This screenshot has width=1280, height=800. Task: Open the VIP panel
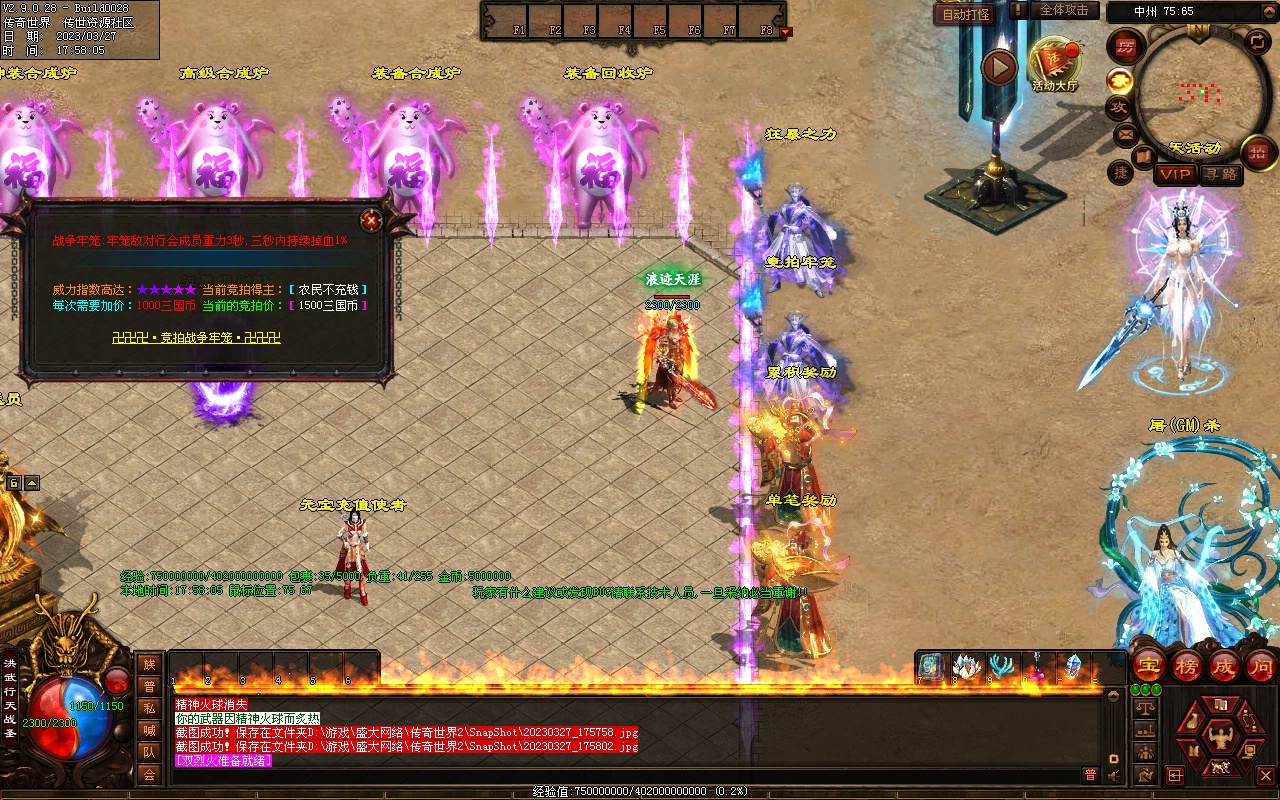[x=1174, y=174]
